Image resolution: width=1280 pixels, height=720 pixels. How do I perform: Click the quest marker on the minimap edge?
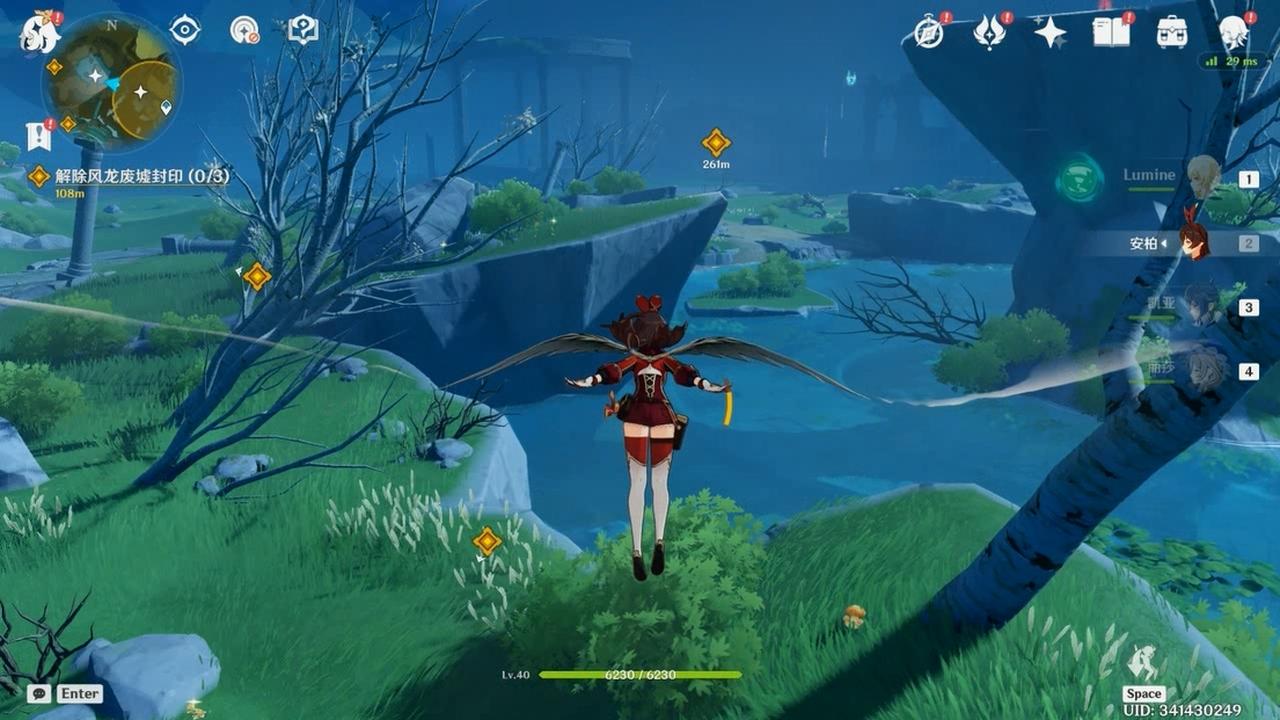click(54, 67)
